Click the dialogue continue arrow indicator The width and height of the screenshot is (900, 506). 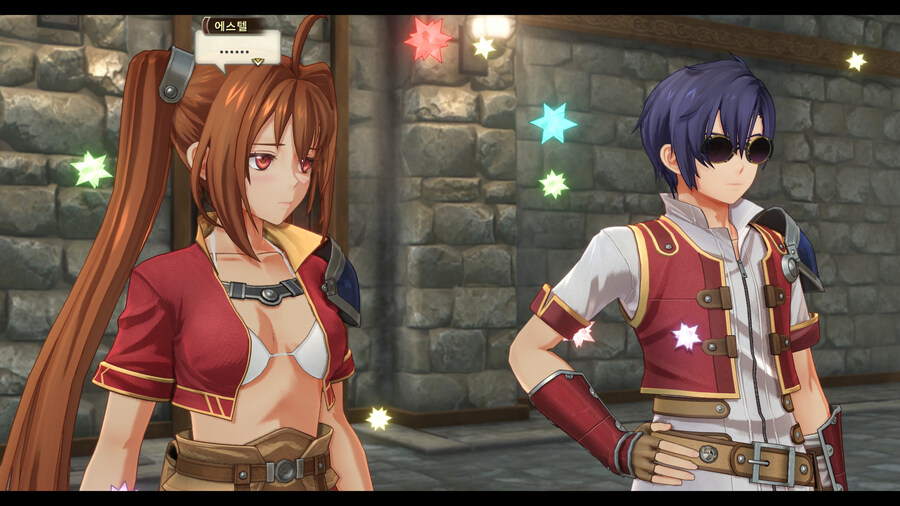[257, 62]
